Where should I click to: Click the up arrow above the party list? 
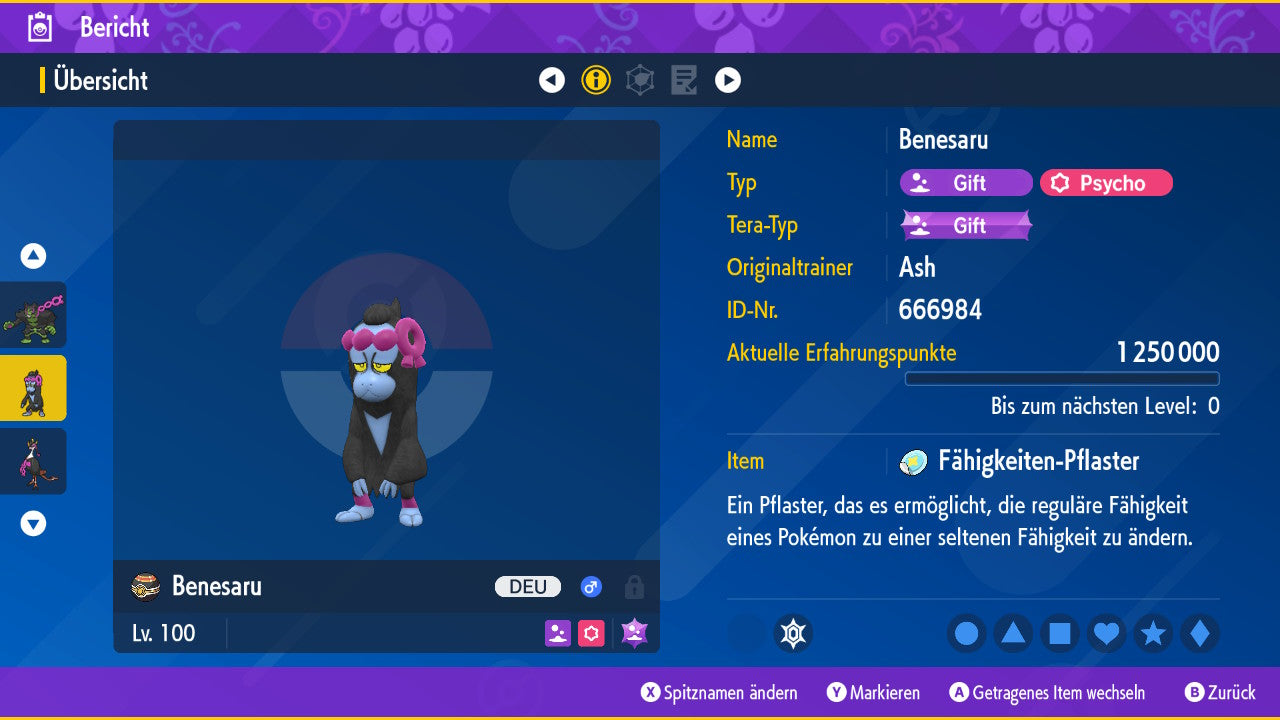[32, 256]
